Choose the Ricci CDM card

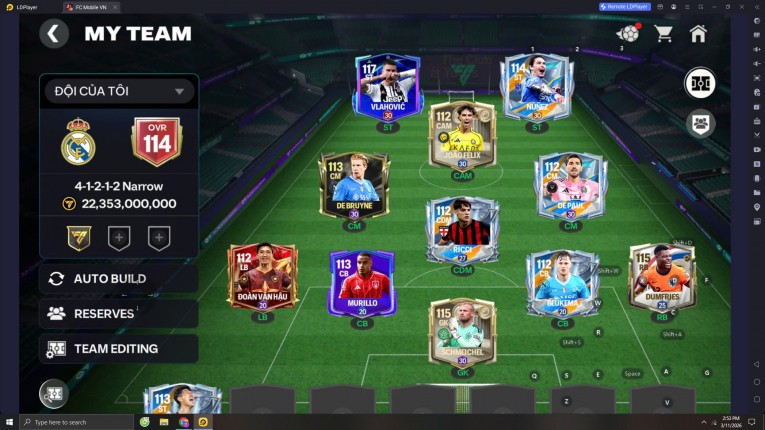[461, 229]
